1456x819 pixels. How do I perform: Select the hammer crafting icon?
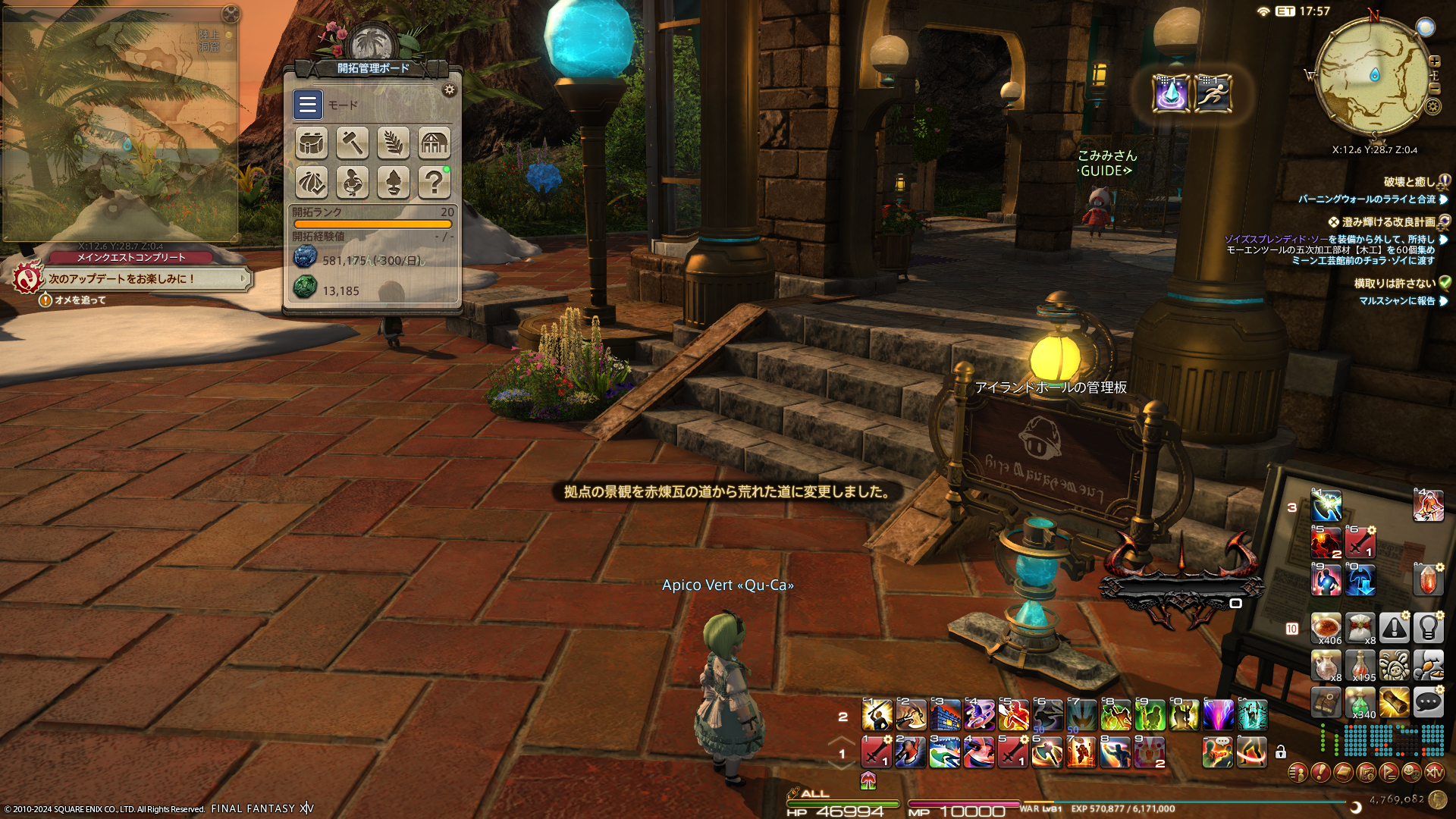click(353, 143)
